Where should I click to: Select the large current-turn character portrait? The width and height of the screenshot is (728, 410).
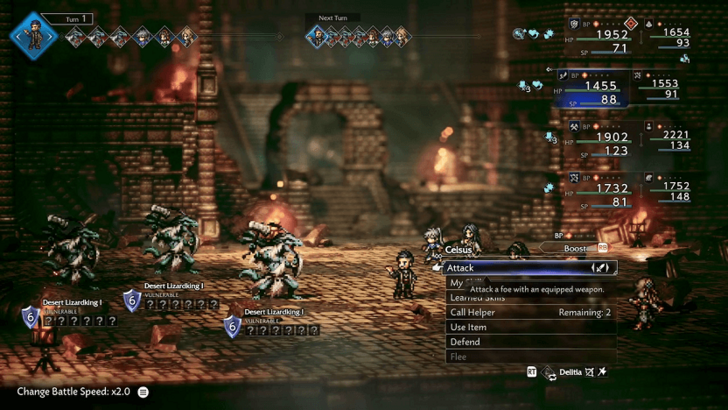34,36
